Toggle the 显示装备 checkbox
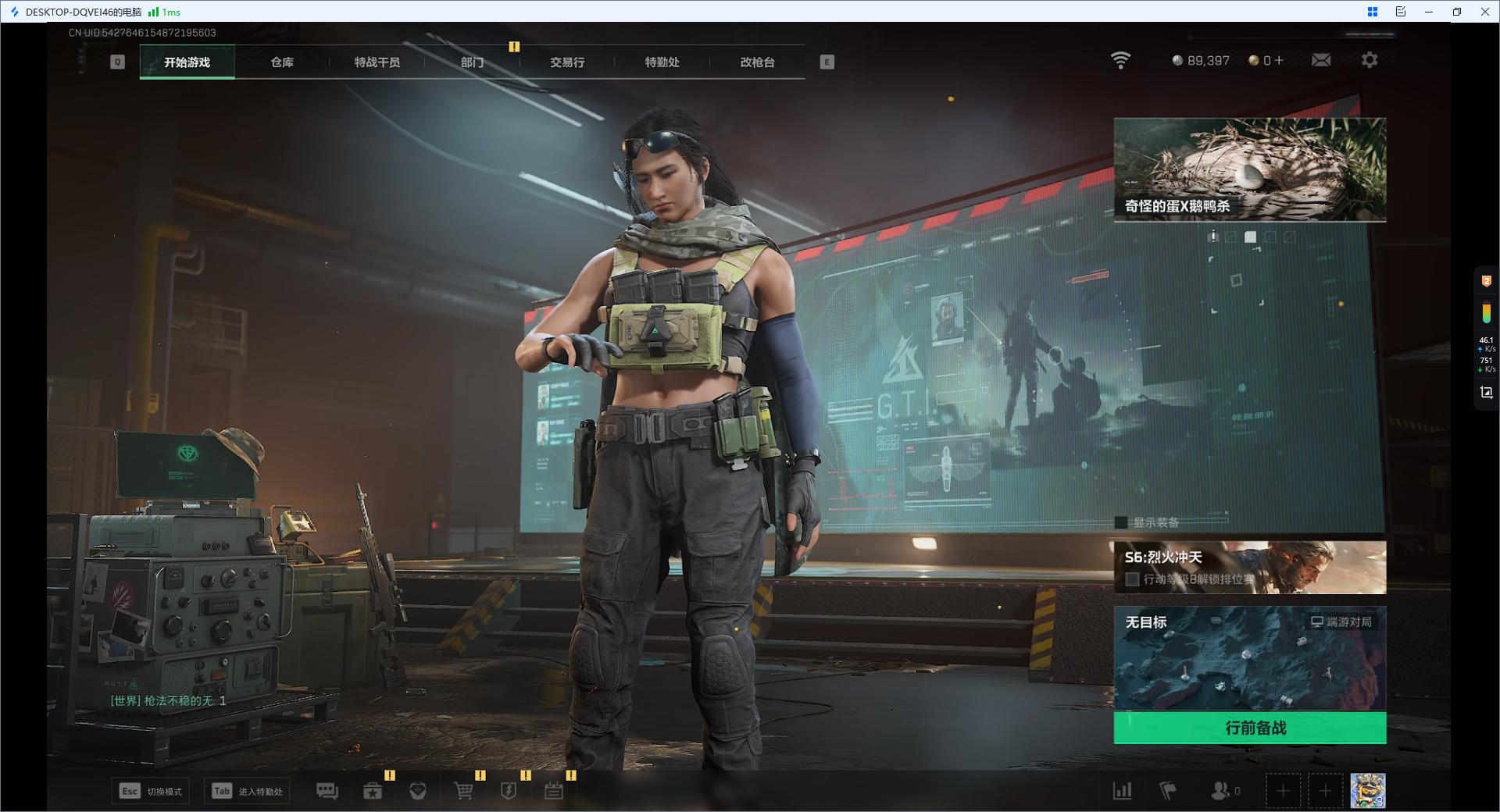The width and height of the screenshot is (1500, 812). point(1122,522)
